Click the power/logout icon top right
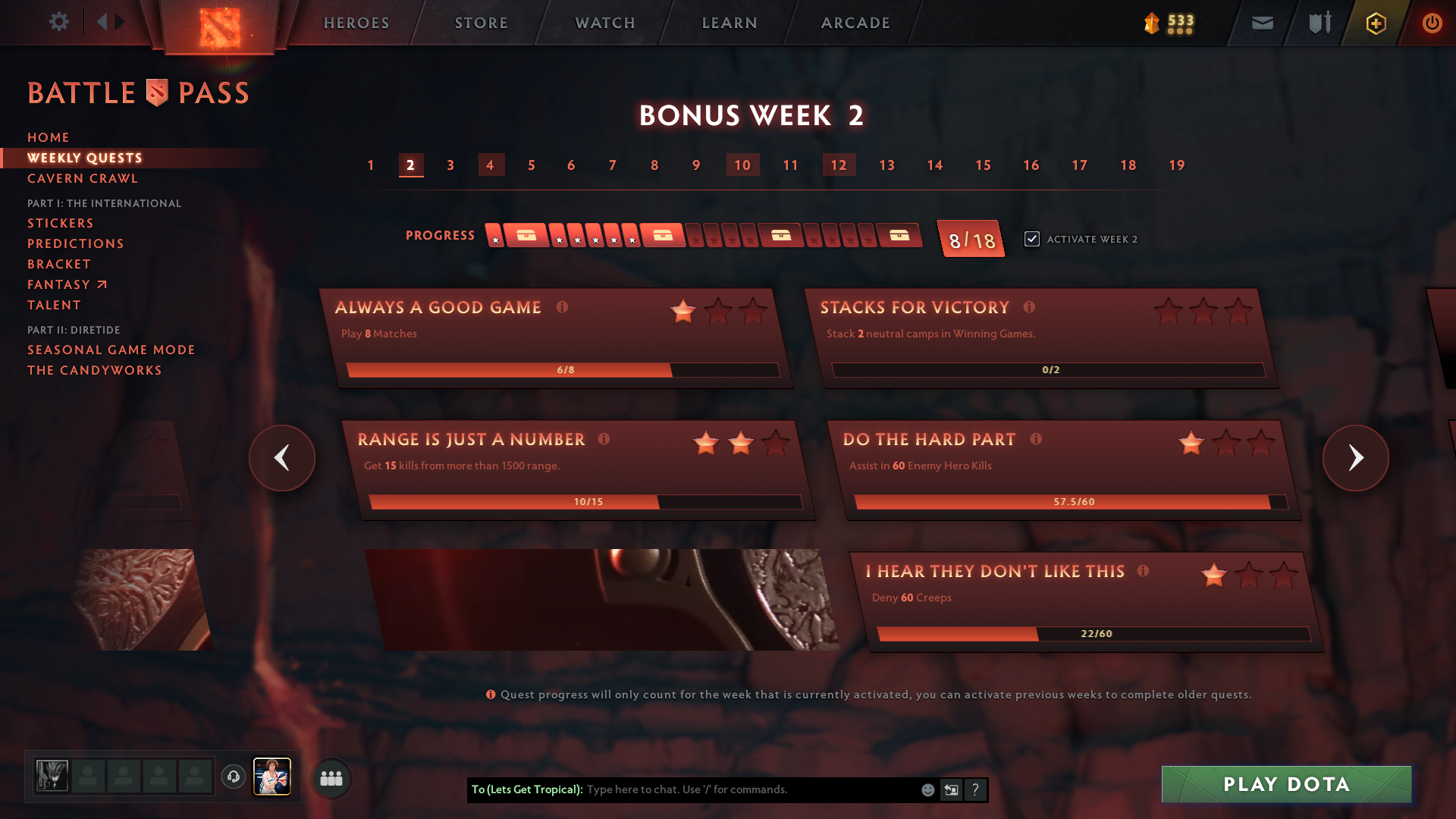Image resolution: width=1456 pixels, height=819 pixels. (1432, 23)
